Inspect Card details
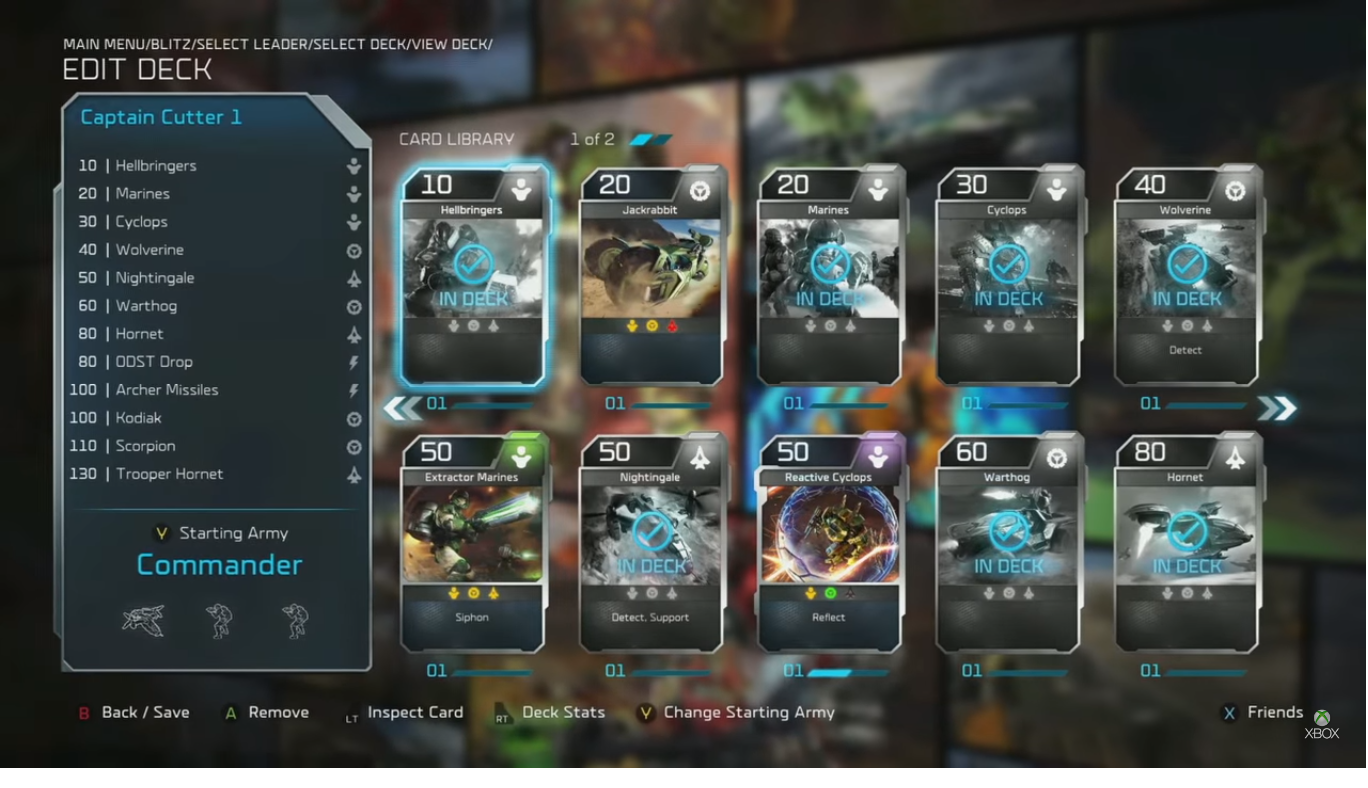The height and width of the screenshot is (788, 1368). point(414,713)
